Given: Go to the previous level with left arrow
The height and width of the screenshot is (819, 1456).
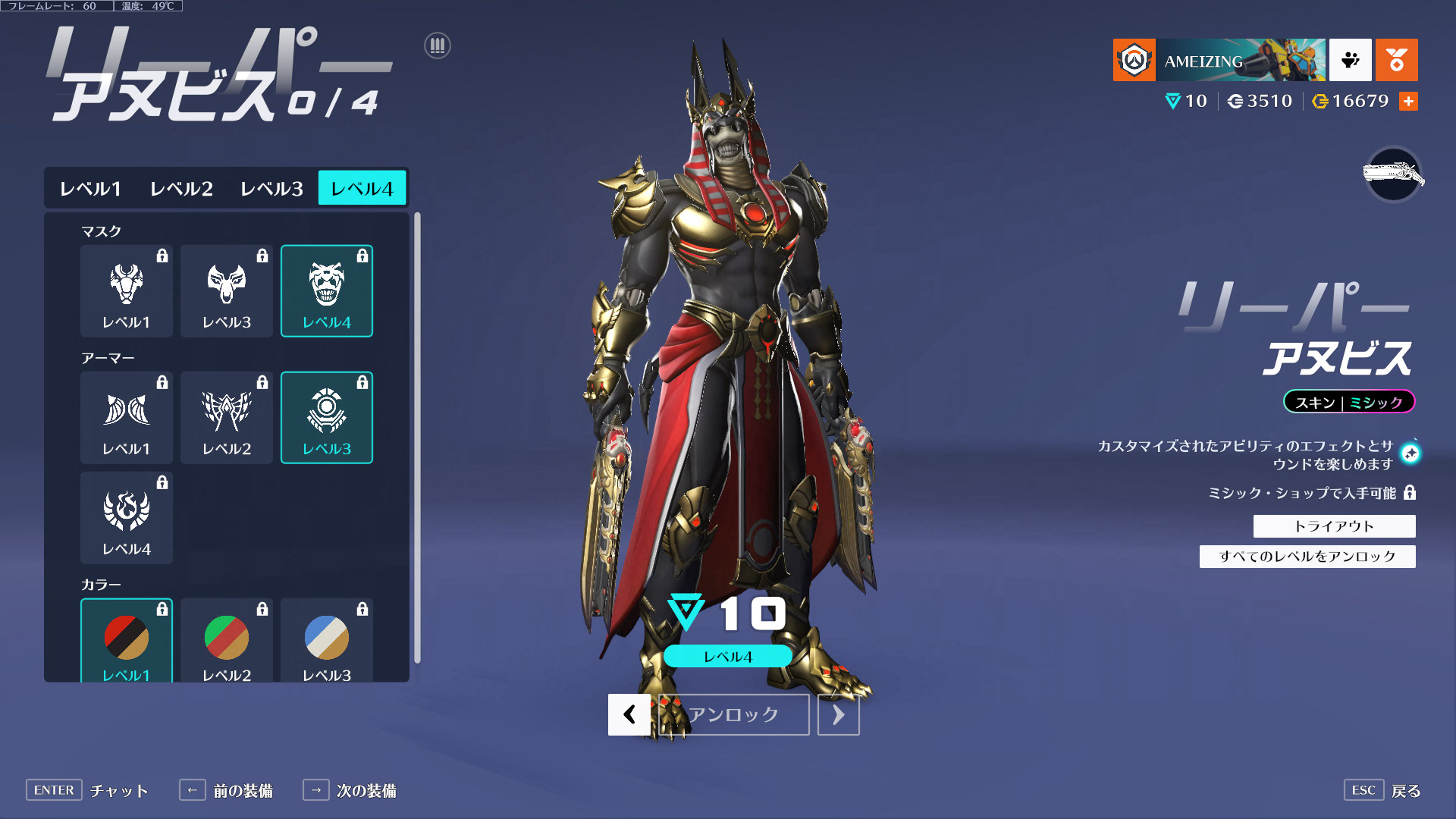Looking at the screenshot, I should (x=629, y=714).
